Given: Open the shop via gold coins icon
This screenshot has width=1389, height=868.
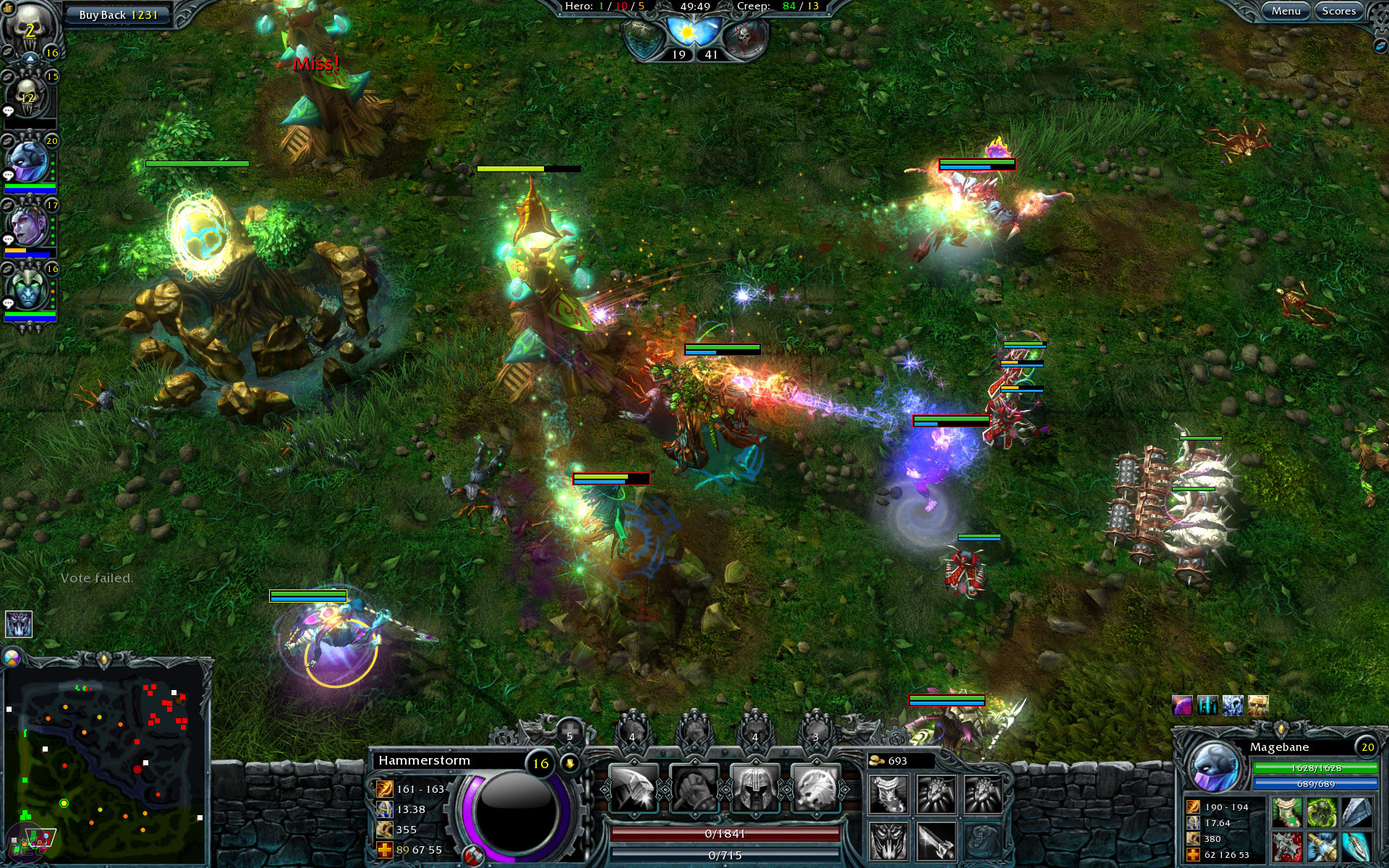Looking at the screenshot, I should [877, 761].
